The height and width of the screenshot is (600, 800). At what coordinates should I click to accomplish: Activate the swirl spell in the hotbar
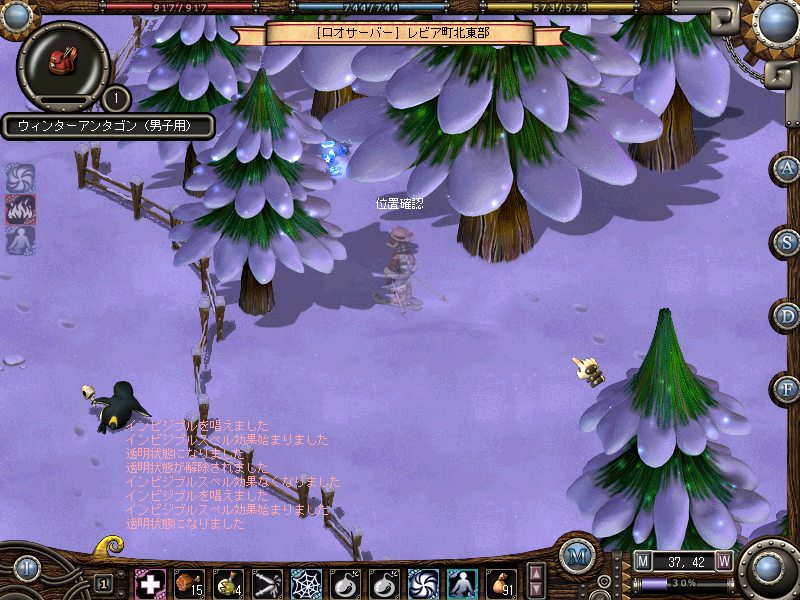coord(423,583)
